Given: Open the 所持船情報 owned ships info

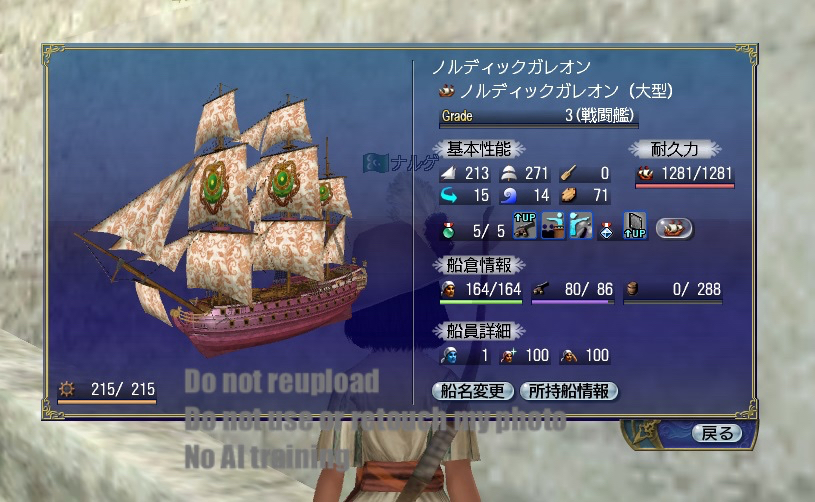Looking at the screenshot, I should [569, 391].
